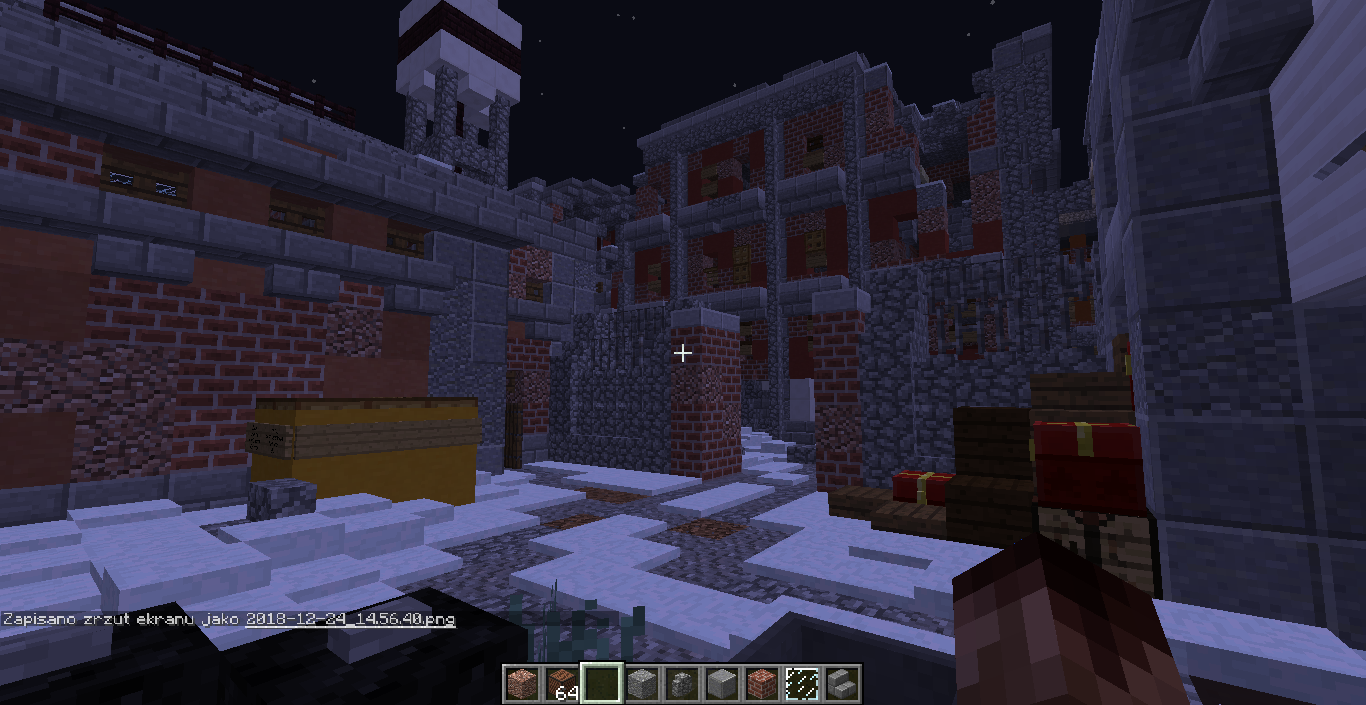Select the pink granite block hotbar slot

521,683
